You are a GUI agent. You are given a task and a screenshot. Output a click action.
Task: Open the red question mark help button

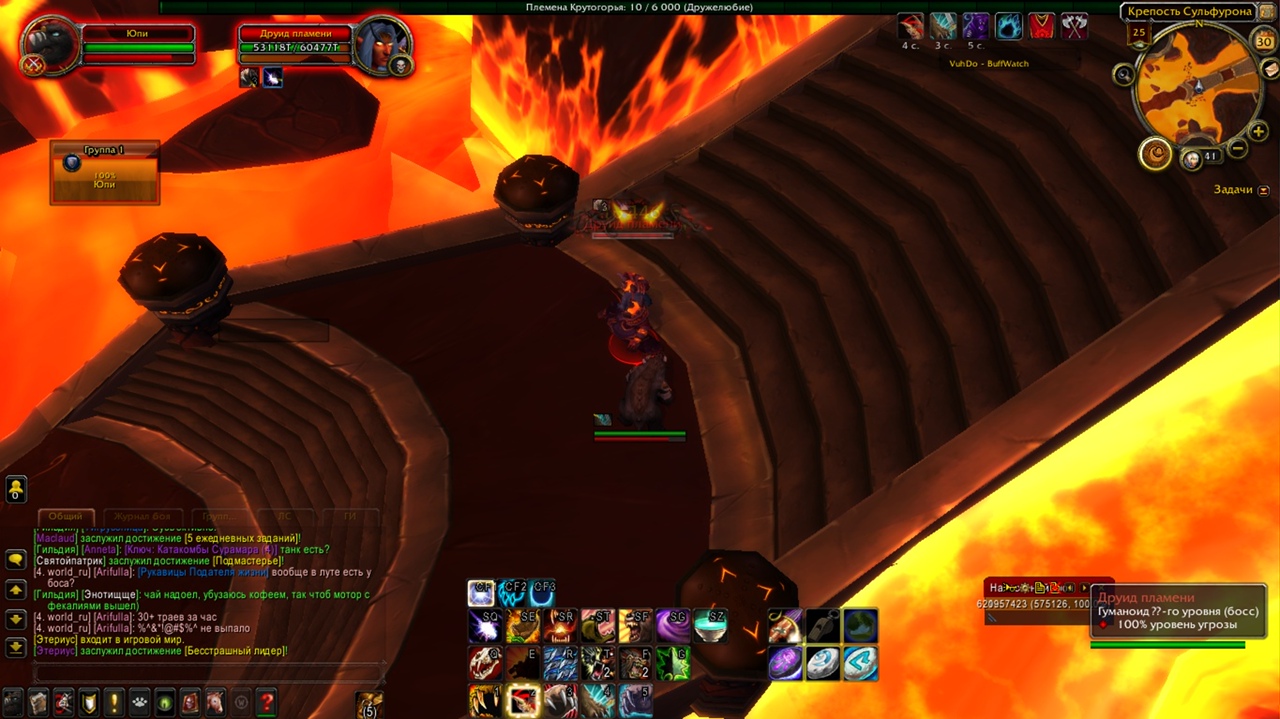[266, 702]
